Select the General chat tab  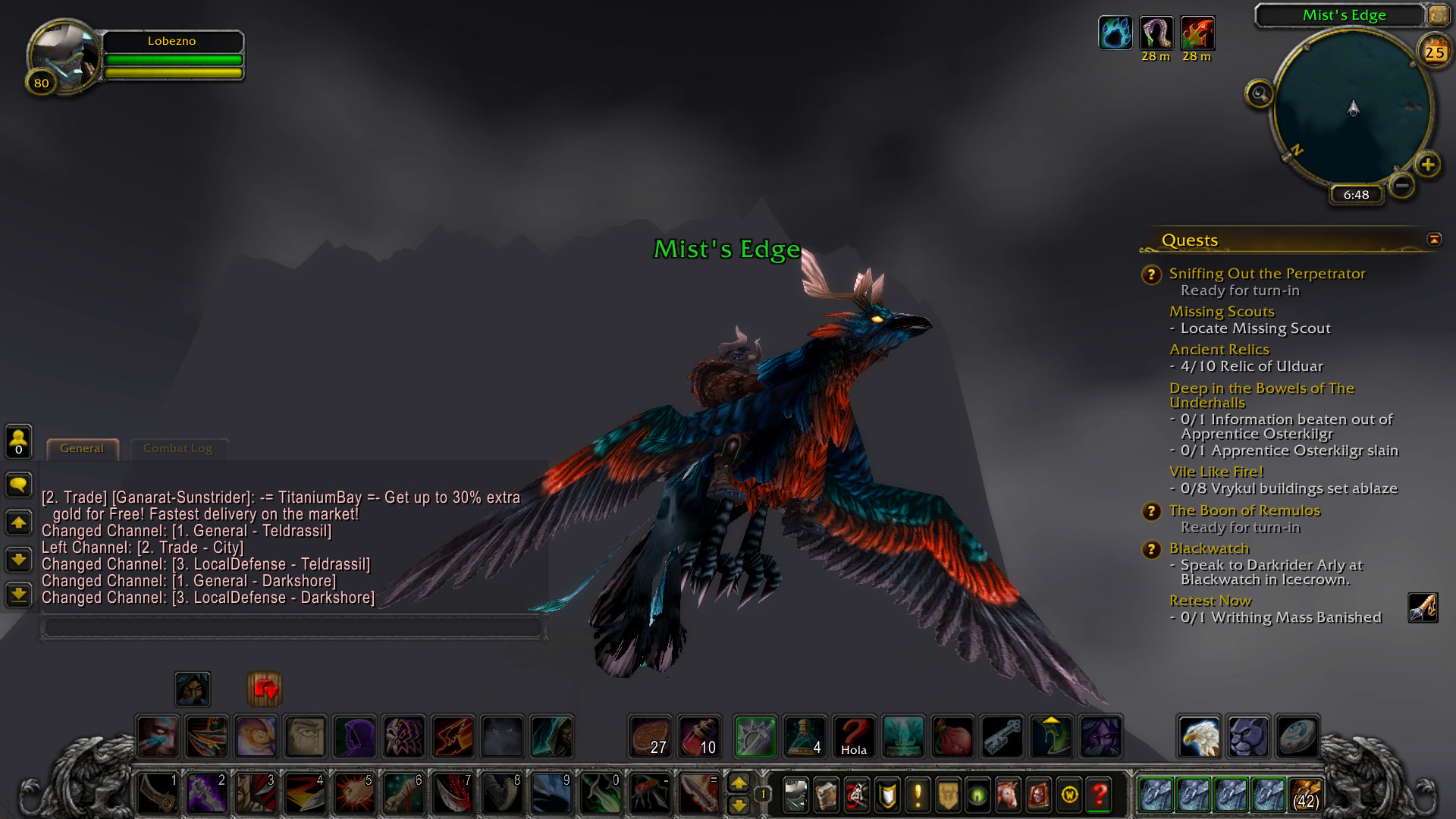[82, 448]
